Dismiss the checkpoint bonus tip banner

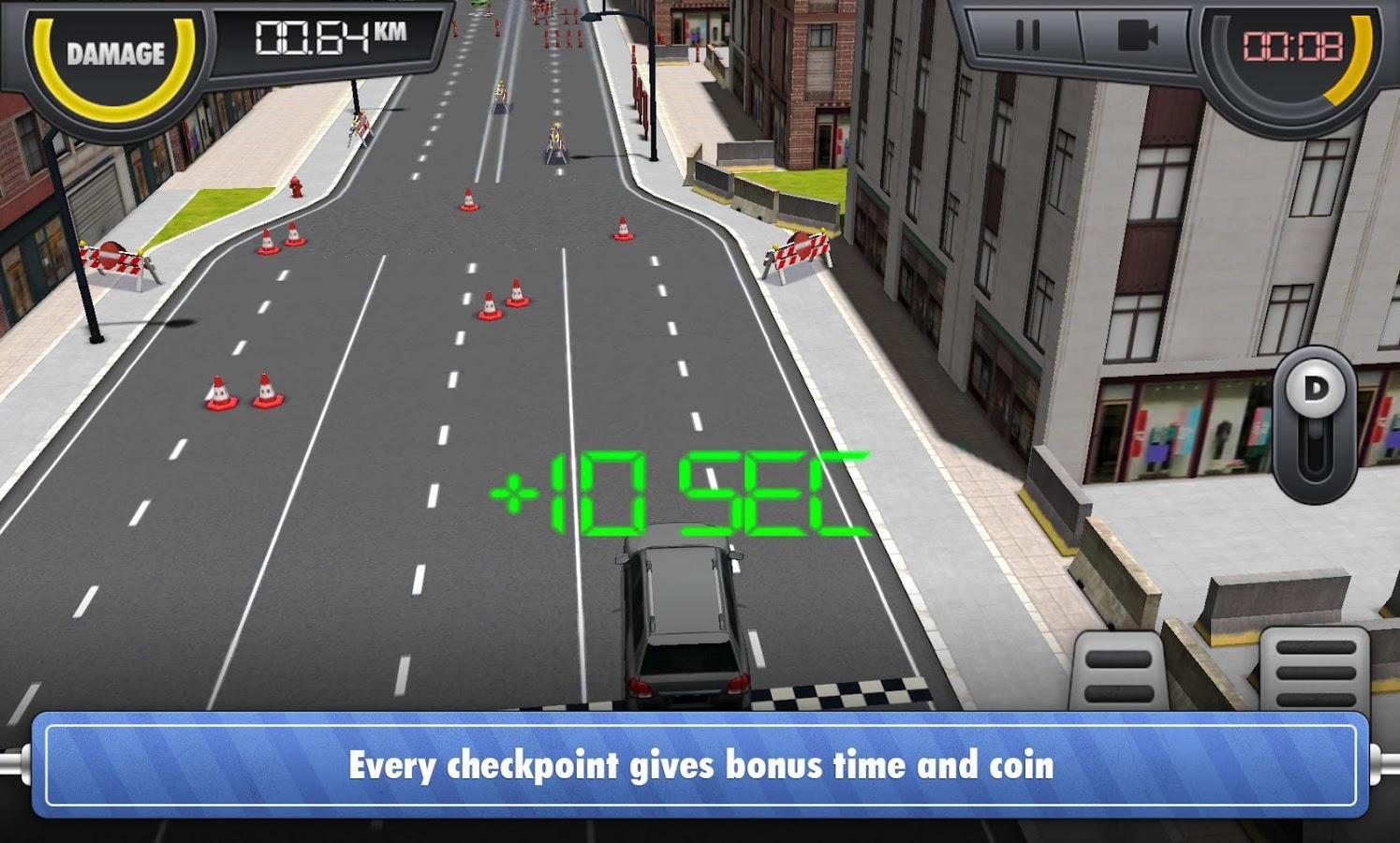[x=700, y=764]
